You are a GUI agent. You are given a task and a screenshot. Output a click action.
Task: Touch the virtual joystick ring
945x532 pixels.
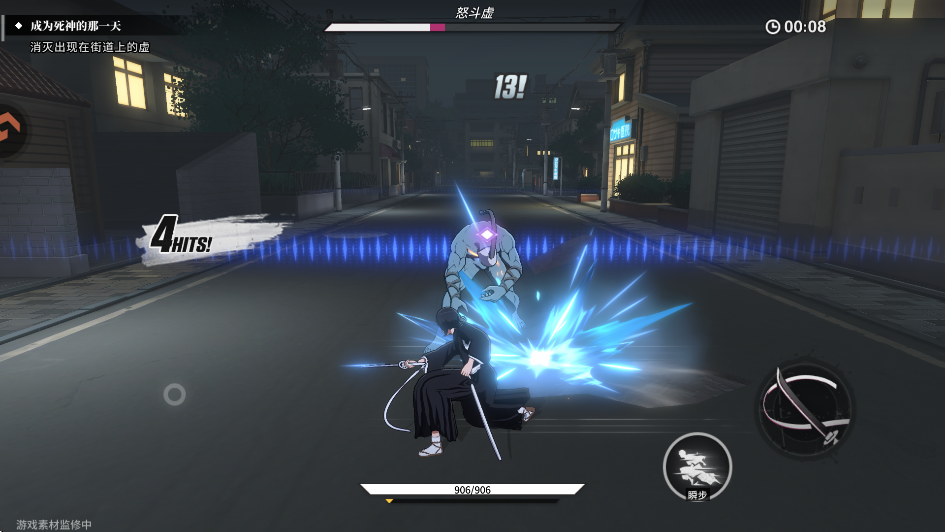[174, 394]
